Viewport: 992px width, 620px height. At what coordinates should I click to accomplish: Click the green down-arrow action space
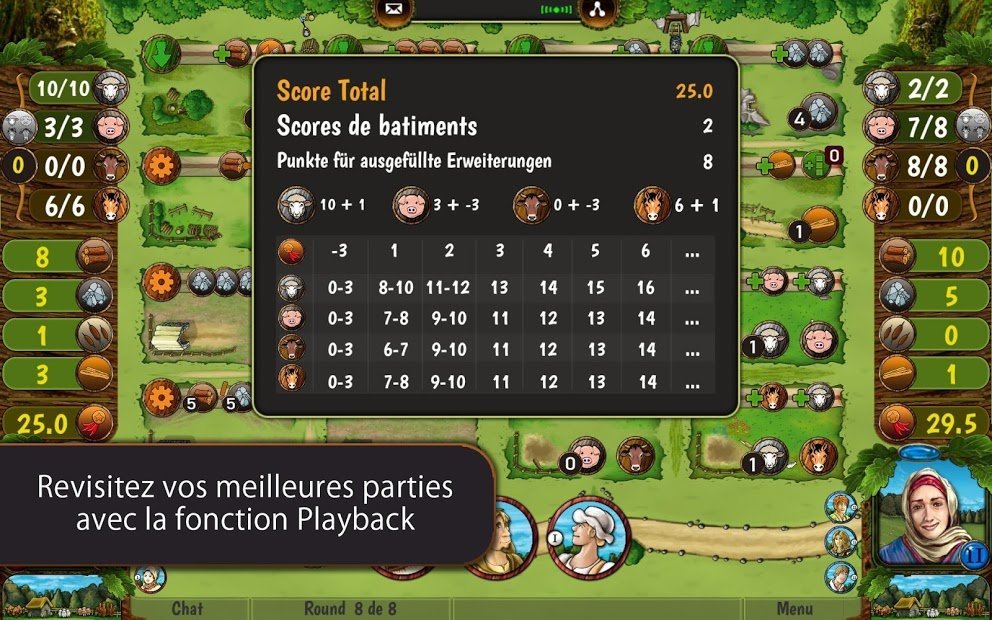(x=160, y=54)
